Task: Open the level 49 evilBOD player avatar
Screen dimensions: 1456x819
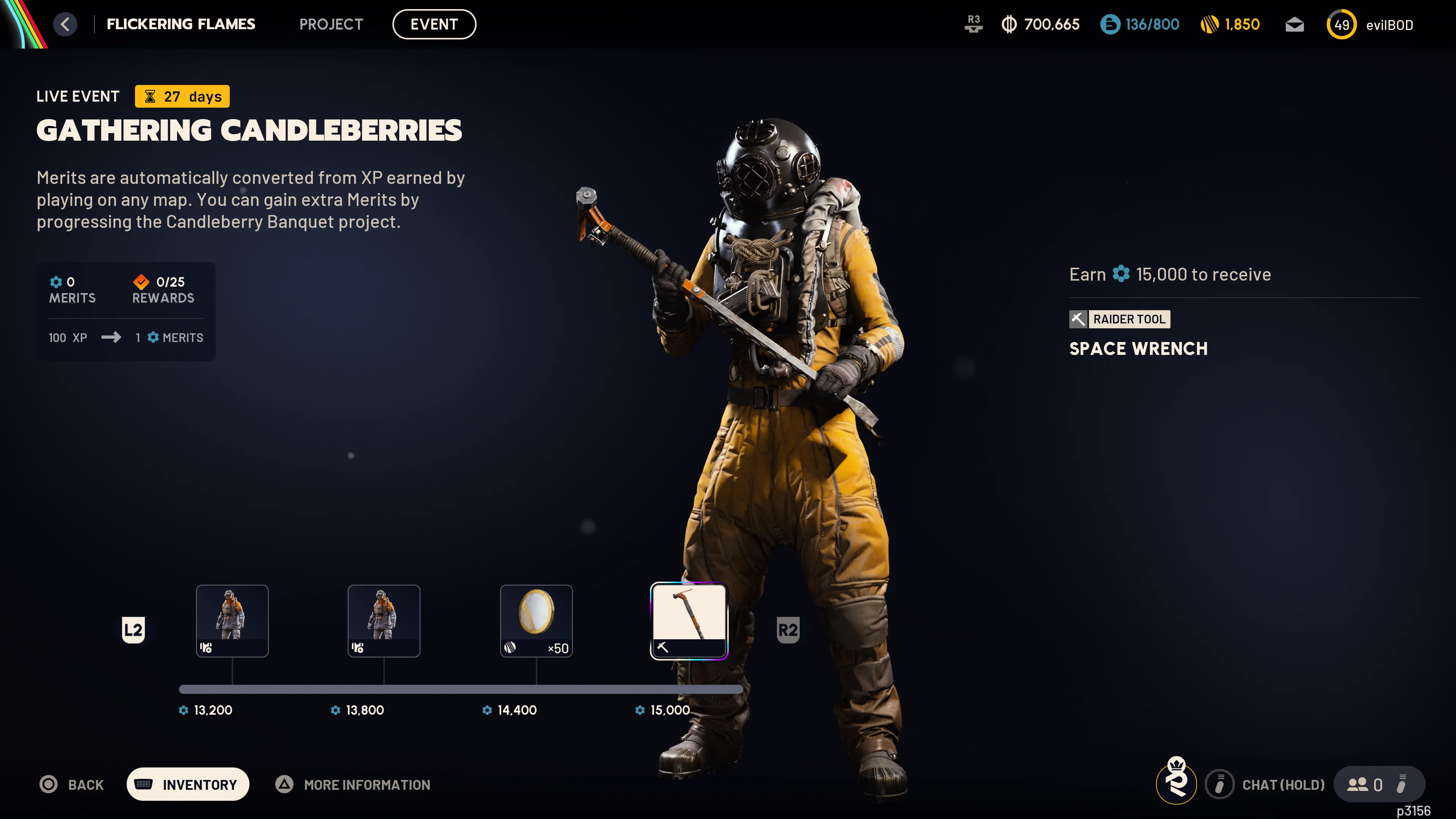Action: tap(1341, 24)
